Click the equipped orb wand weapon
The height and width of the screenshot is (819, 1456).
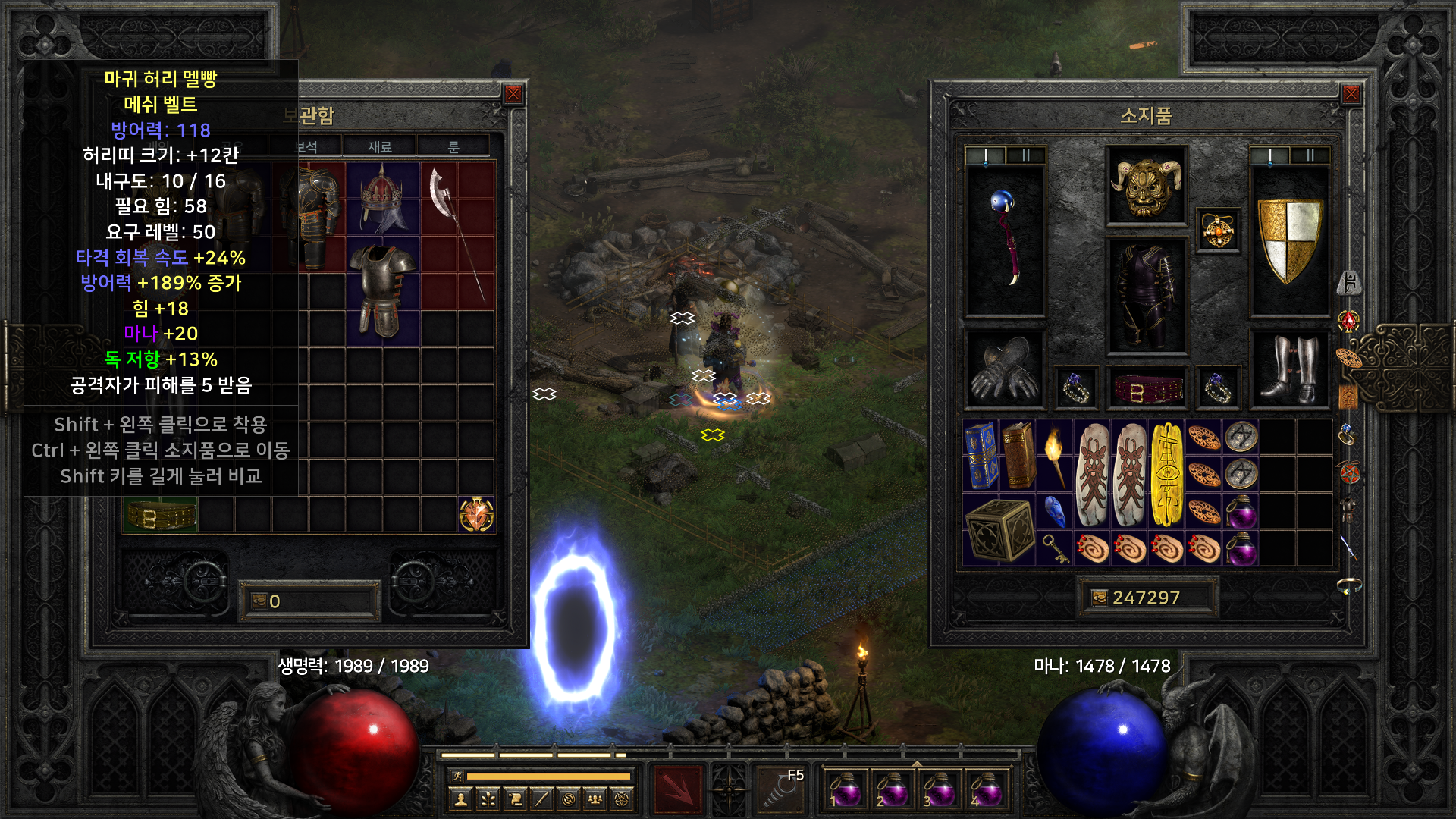click(1005, 240)
